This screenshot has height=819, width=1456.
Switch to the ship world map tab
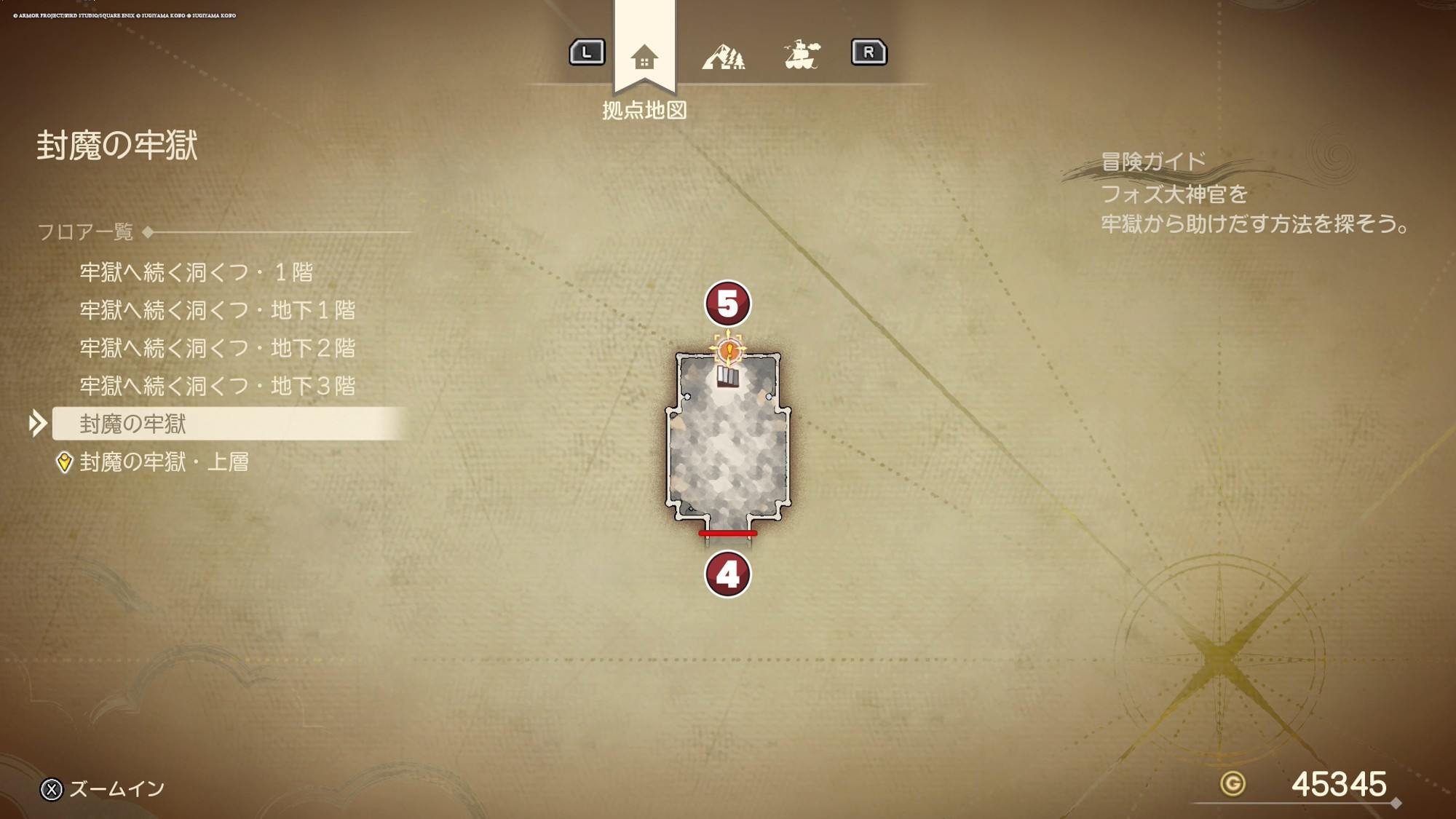click(x=802, y=55)
